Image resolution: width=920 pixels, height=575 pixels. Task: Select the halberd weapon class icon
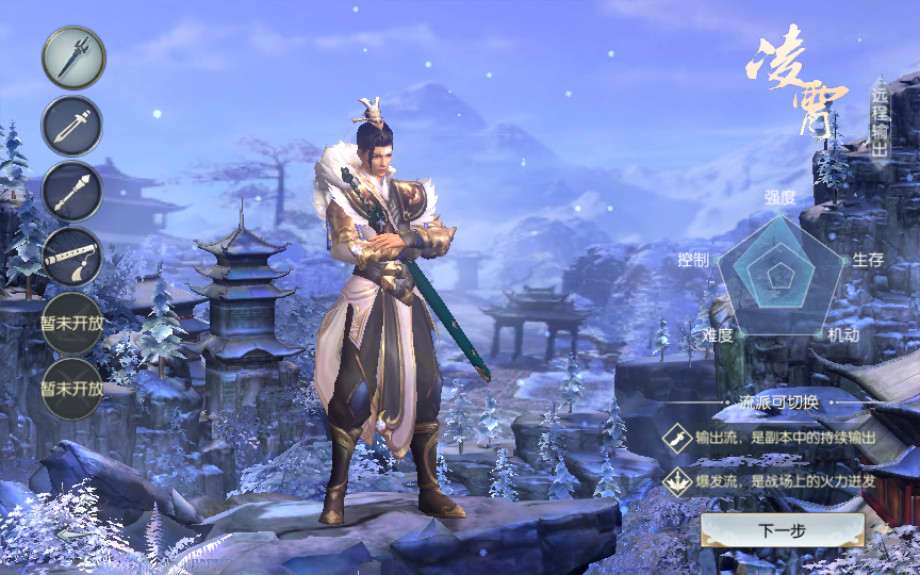coord(73,58)
